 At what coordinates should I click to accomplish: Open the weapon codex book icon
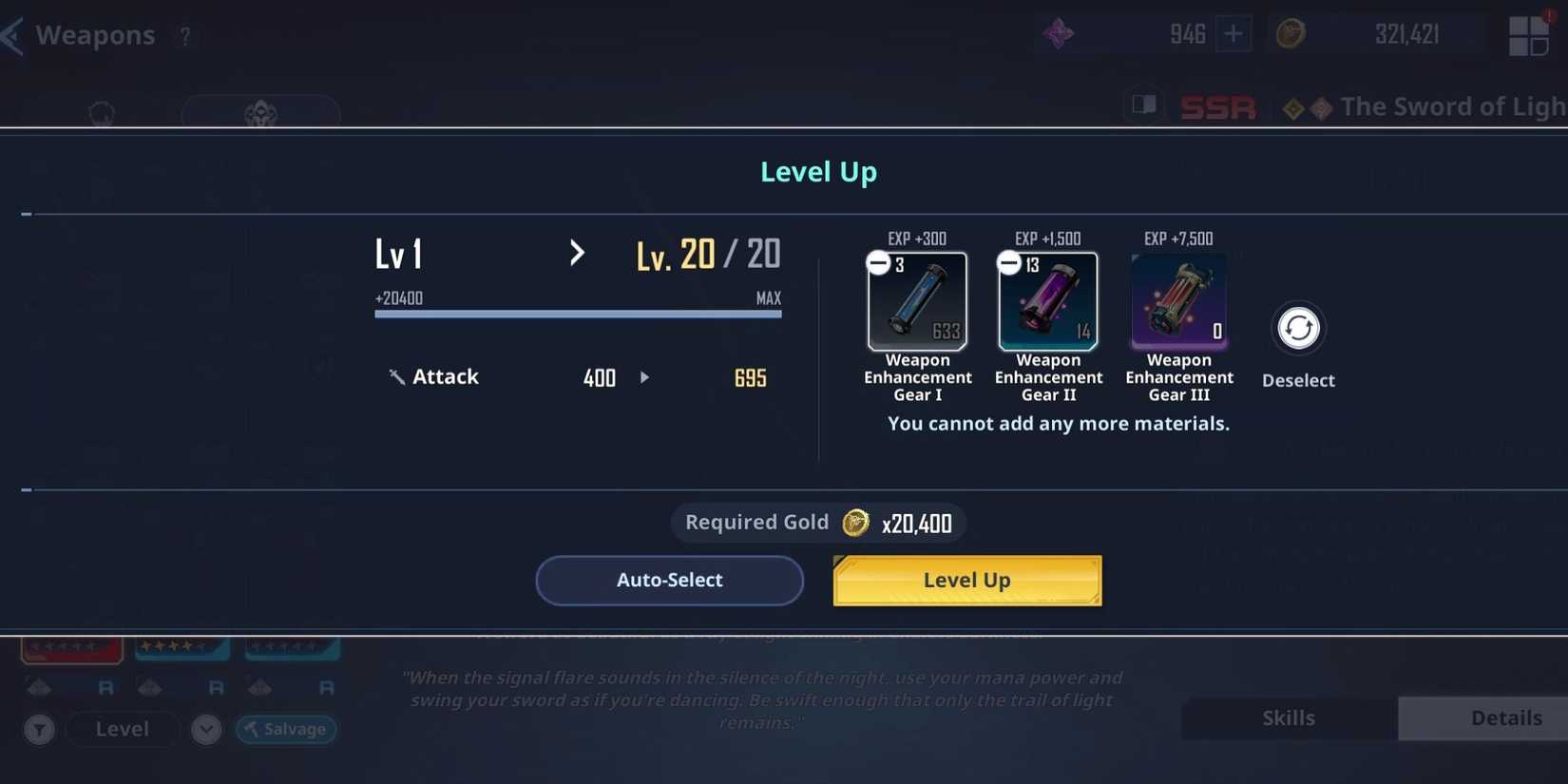[x=1143, y=105]
